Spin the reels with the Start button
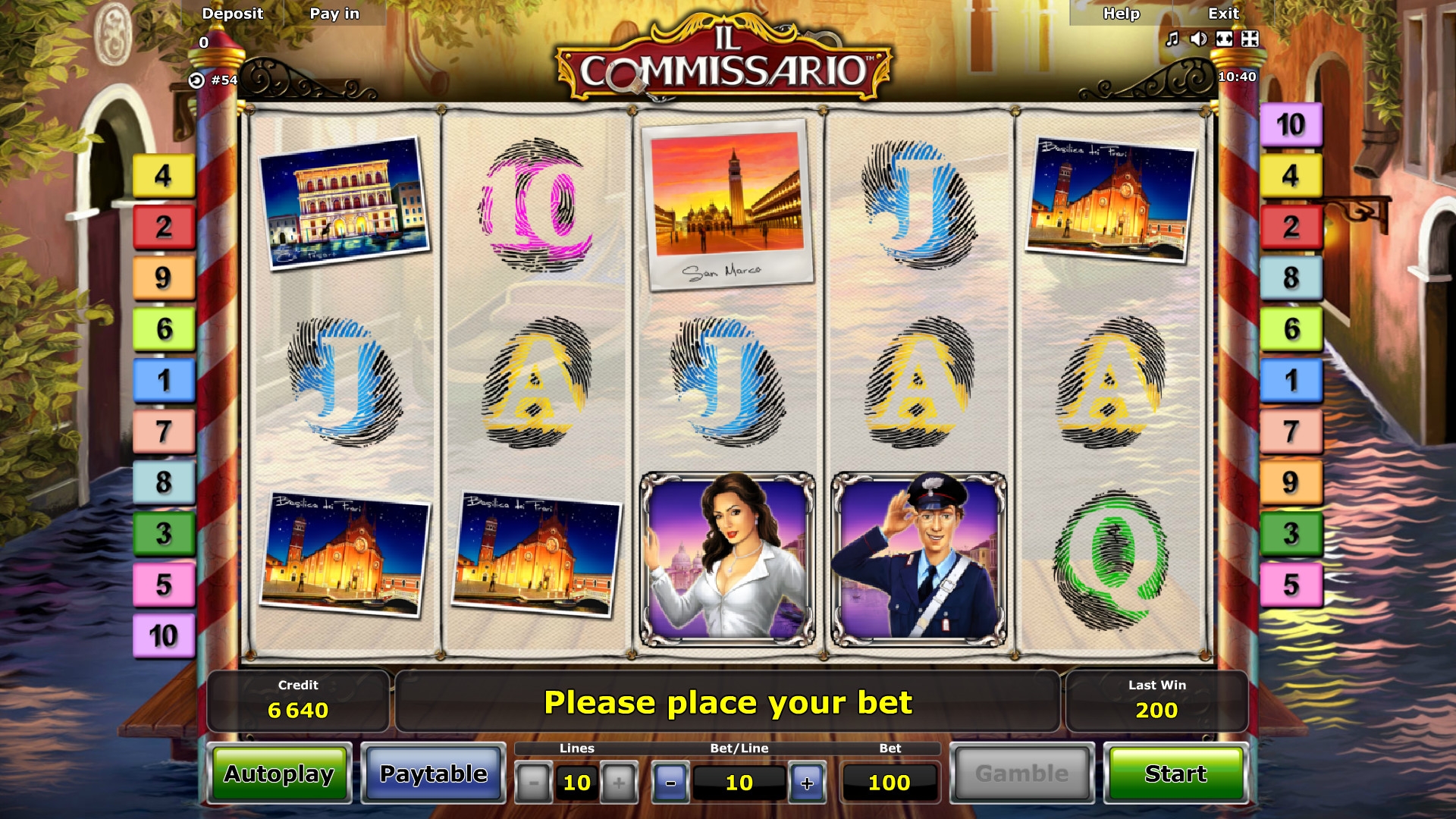Image resolution: width=1456 pixels, height=819 pixels. click(1175, 773)
